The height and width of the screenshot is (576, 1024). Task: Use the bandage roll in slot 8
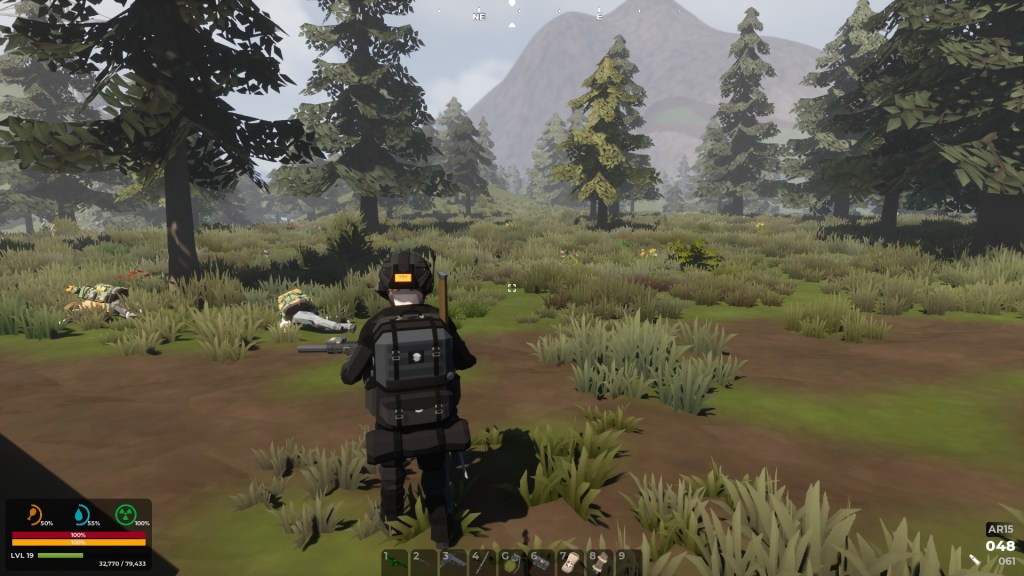point(599,562)
